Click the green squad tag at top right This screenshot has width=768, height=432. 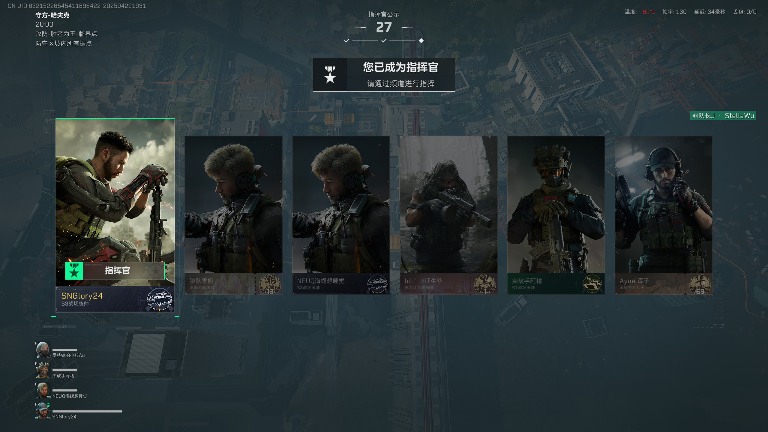click(722, 116)
